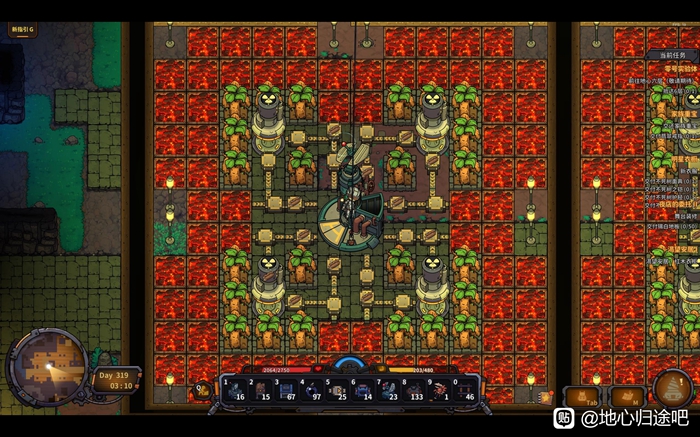Image resolution: width=700 pixels, height=437 pixels.
Task: Select hotbar slot 1 with 16 items
Action: click(x=233, y=389)
